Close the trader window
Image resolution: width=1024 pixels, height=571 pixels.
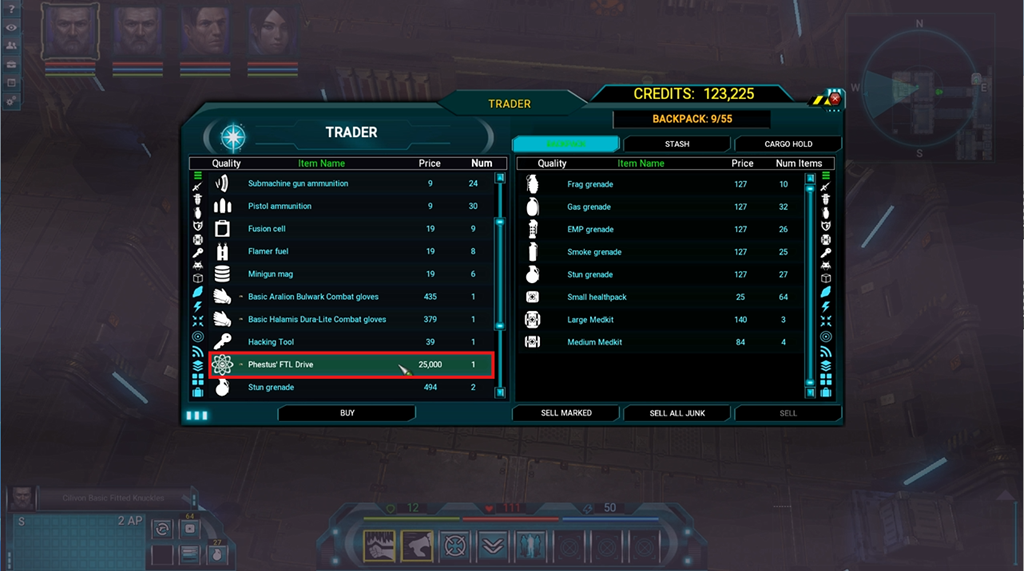(x=835, y=99)
